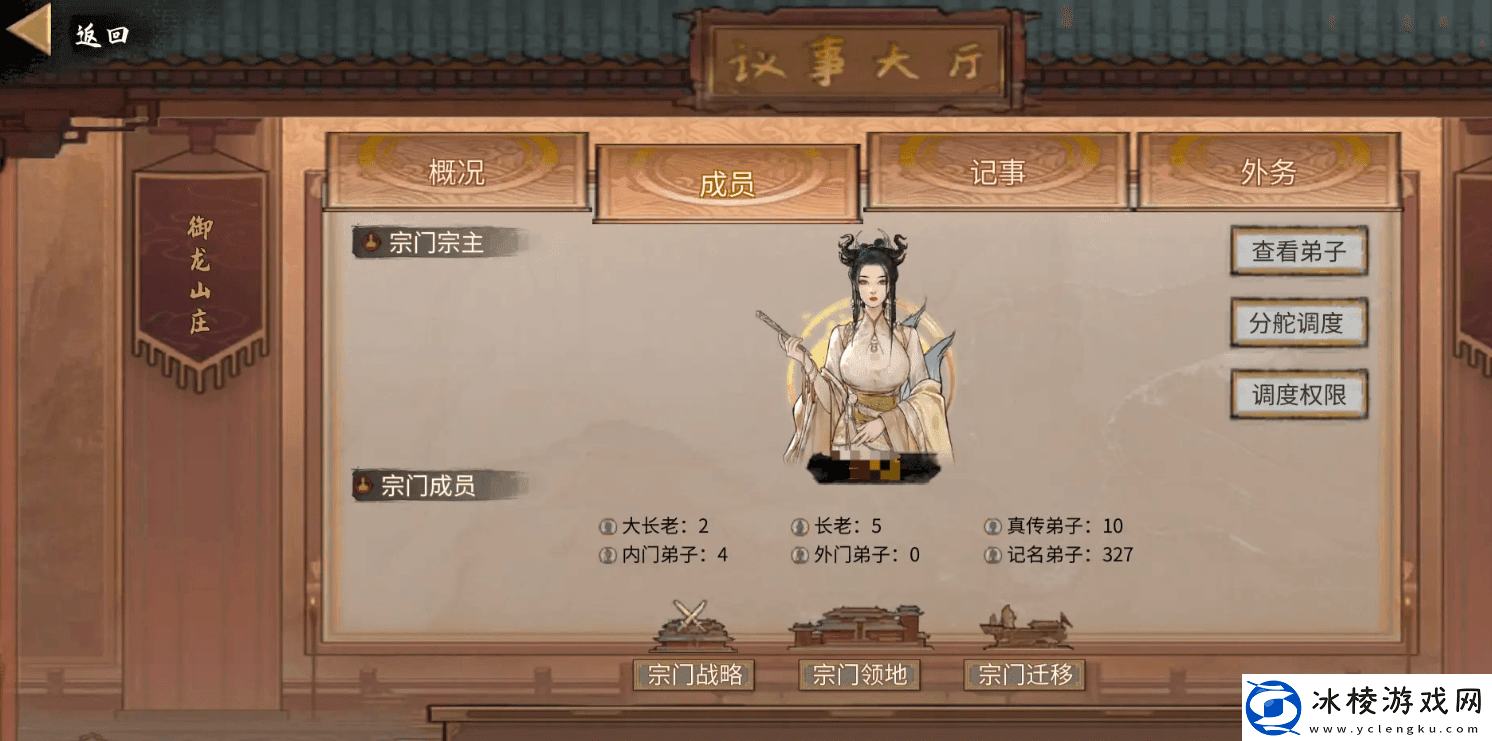Click the 宗门领地 button
The height and width of the screenshot is (741, 1492).
tap(858, 675)
